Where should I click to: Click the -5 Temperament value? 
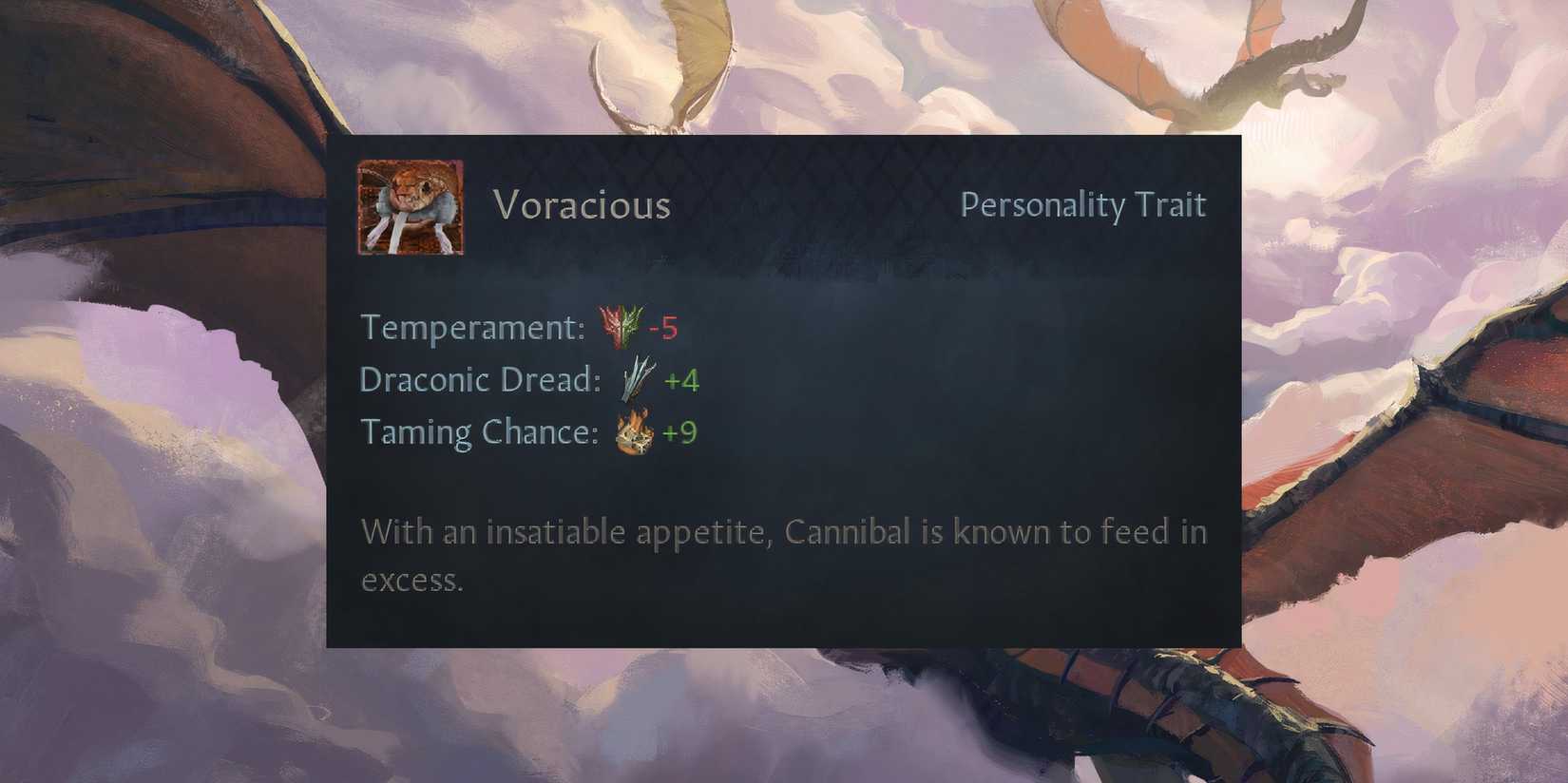(665, 326)
